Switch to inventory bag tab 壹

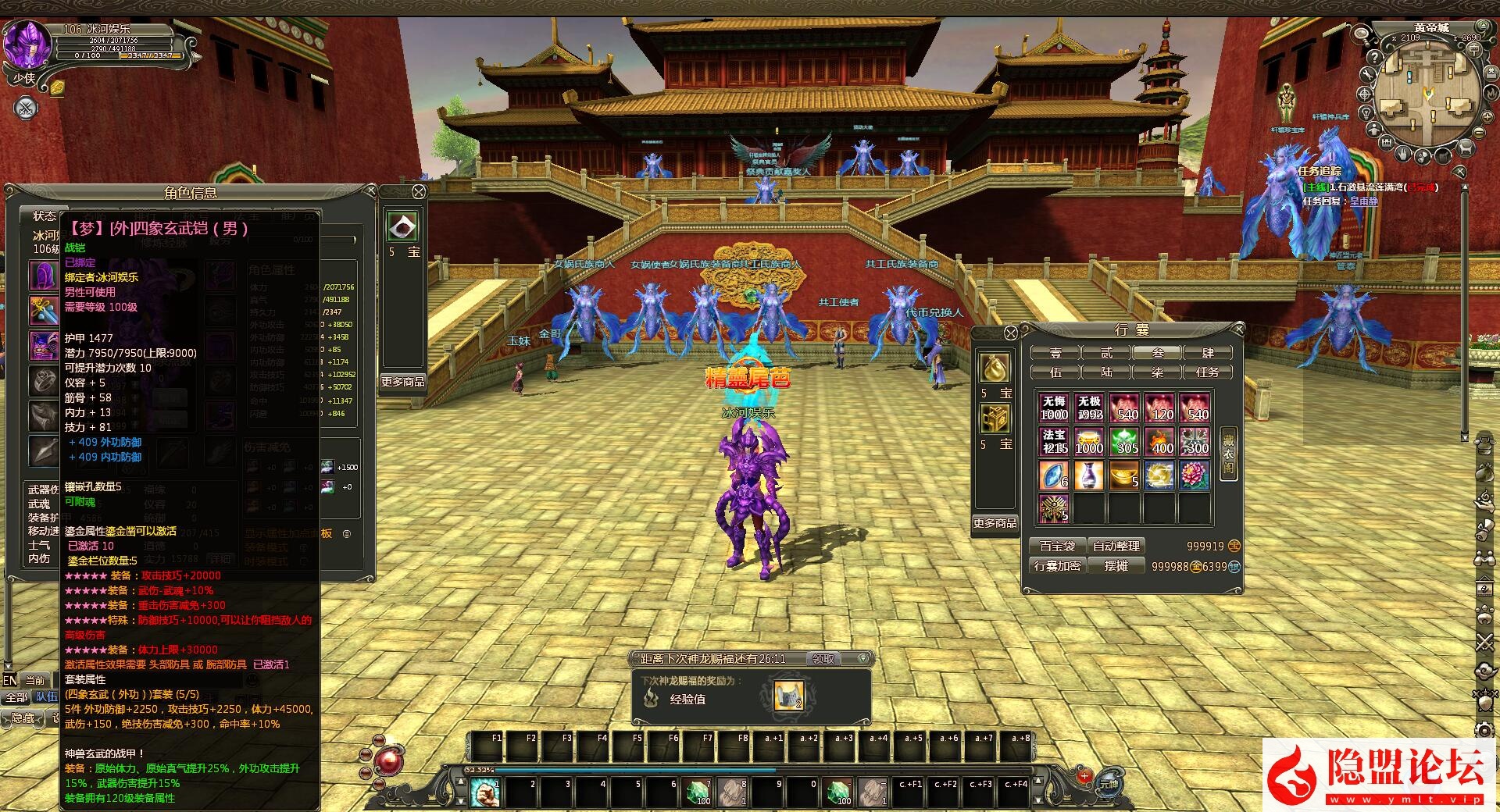pyautogui.click(x=1055, y=353)
